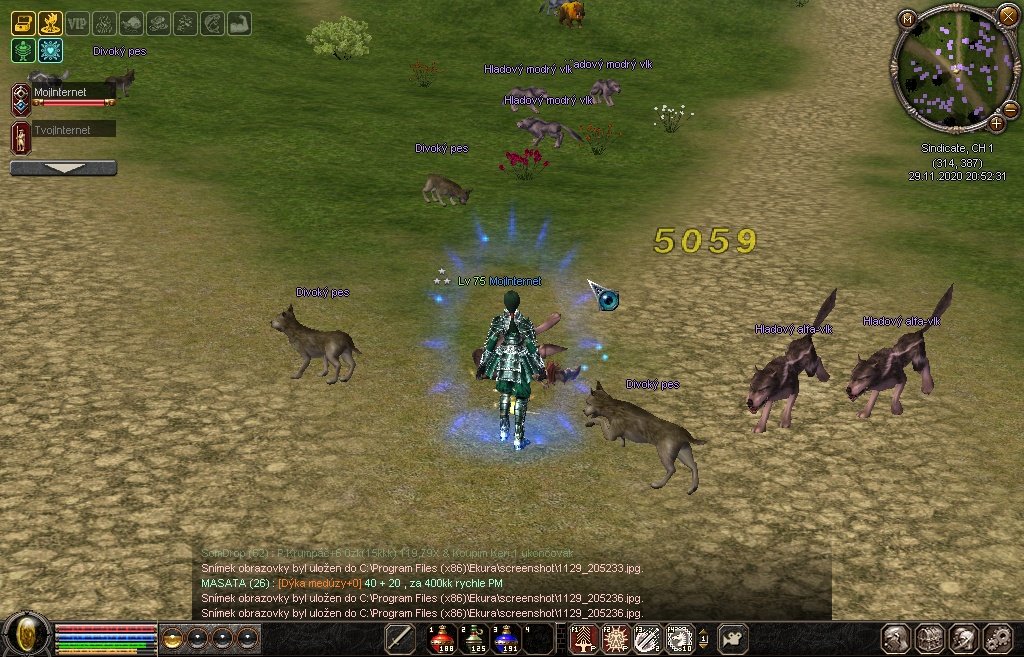1024x657 pixels.
Task: Open the VIP icon
Action: (77, 23)
